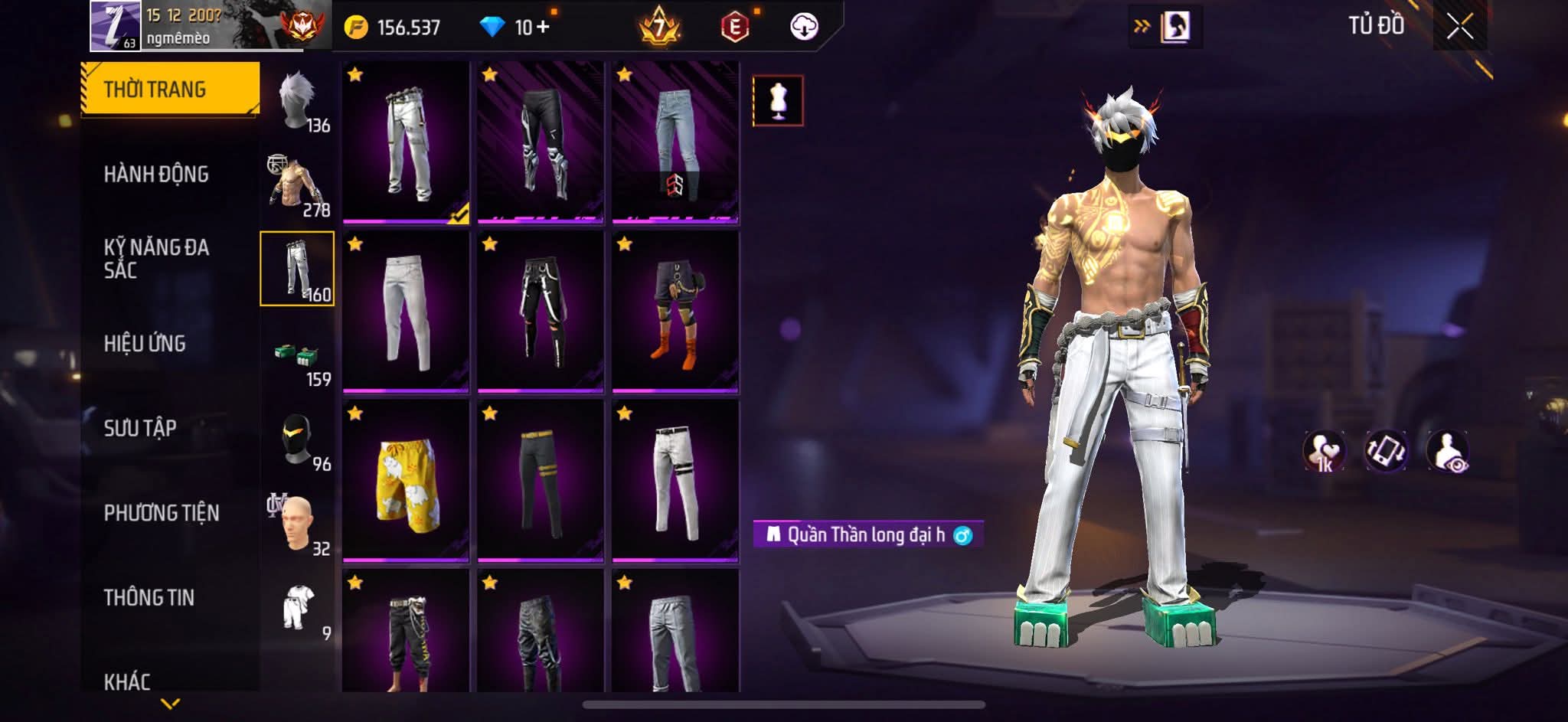The width and height of the screenshot is (1568, 722).
Task: Open the Sưu Tập section
Action: [x=140, y=428]
